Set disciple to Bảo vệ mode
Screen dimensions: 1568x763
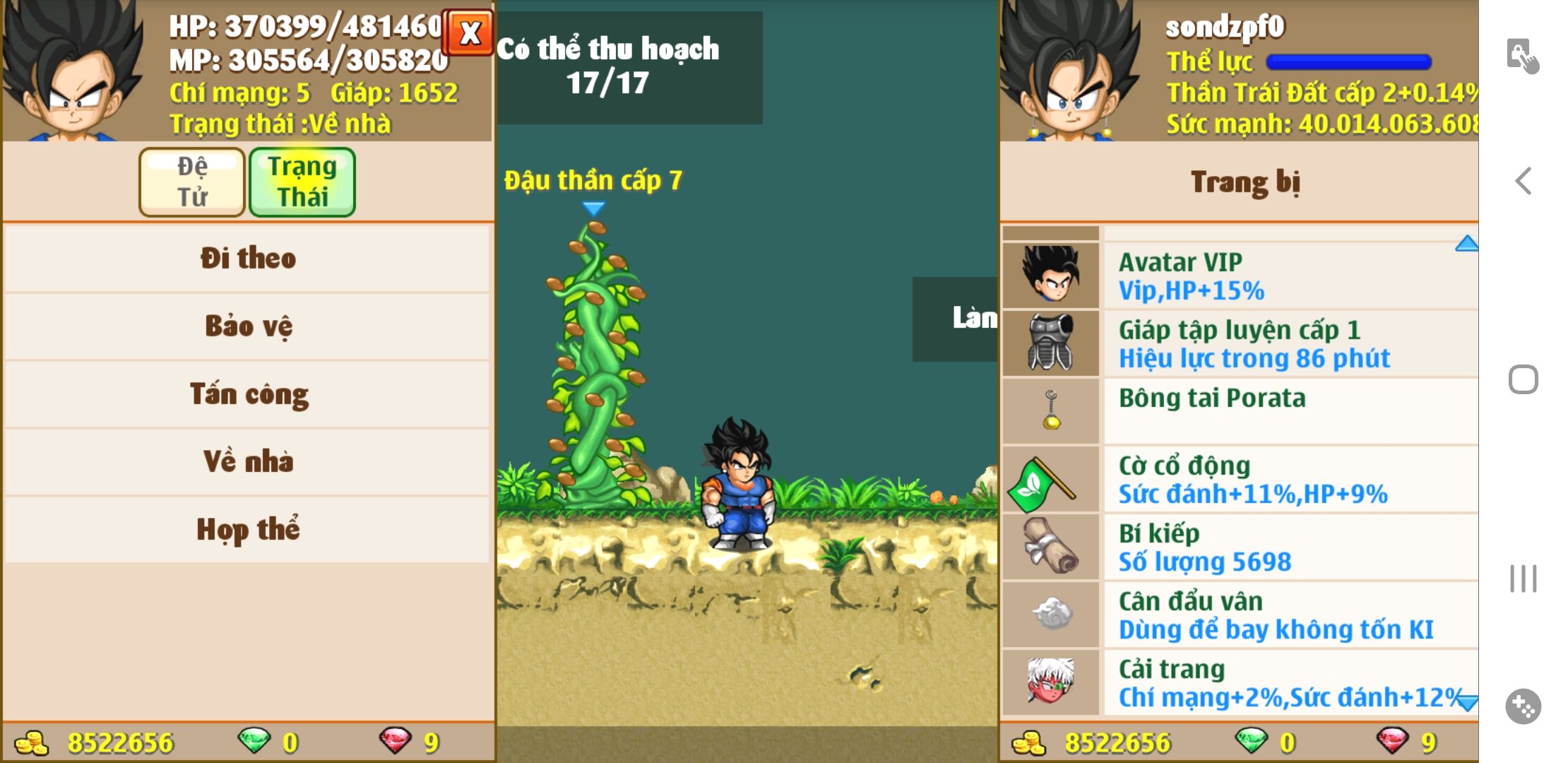click(247, 326)
